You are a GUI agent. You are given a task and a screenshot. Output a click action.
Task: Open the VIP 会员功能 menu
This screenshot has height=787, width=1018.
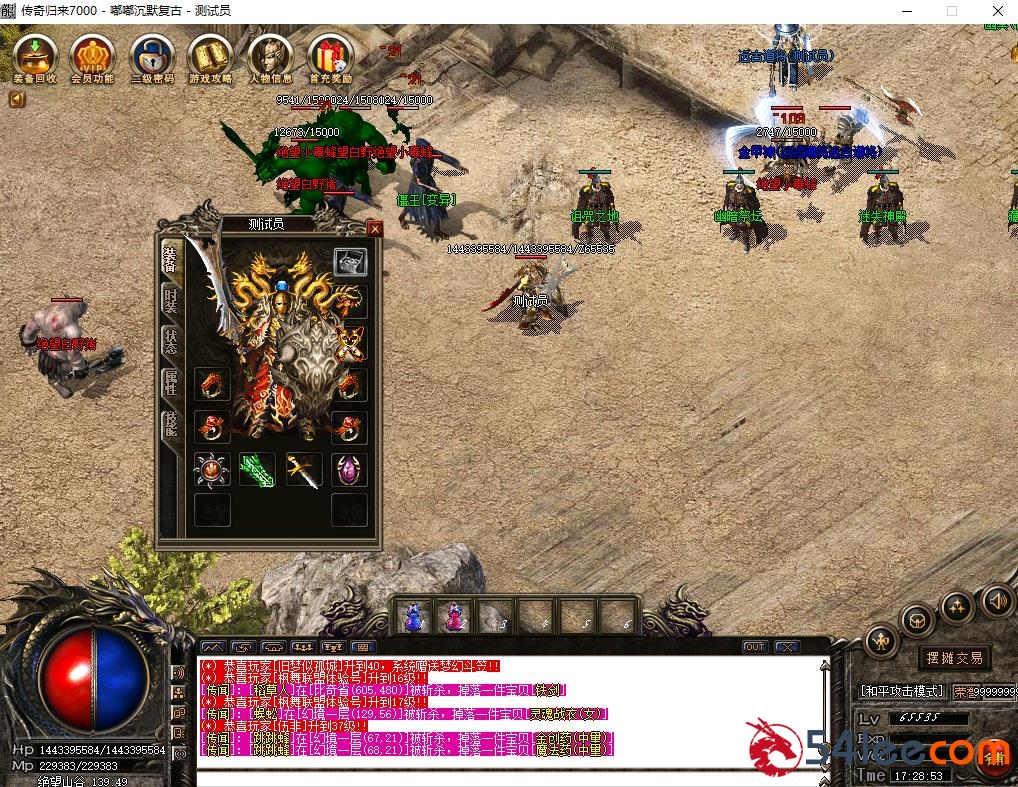[x=93, y=57]
